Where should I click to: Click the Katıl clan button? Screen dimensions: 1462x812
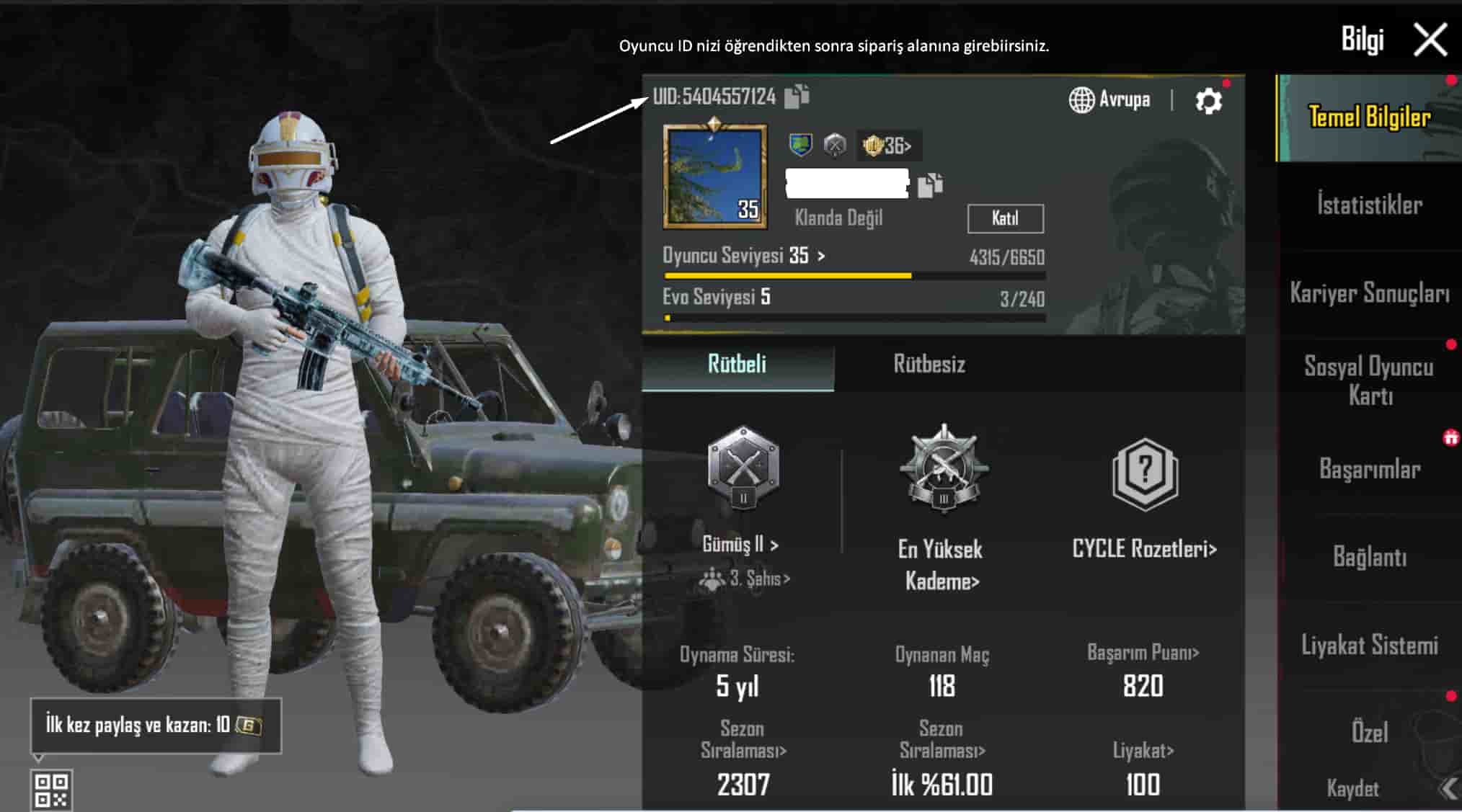1005,218
